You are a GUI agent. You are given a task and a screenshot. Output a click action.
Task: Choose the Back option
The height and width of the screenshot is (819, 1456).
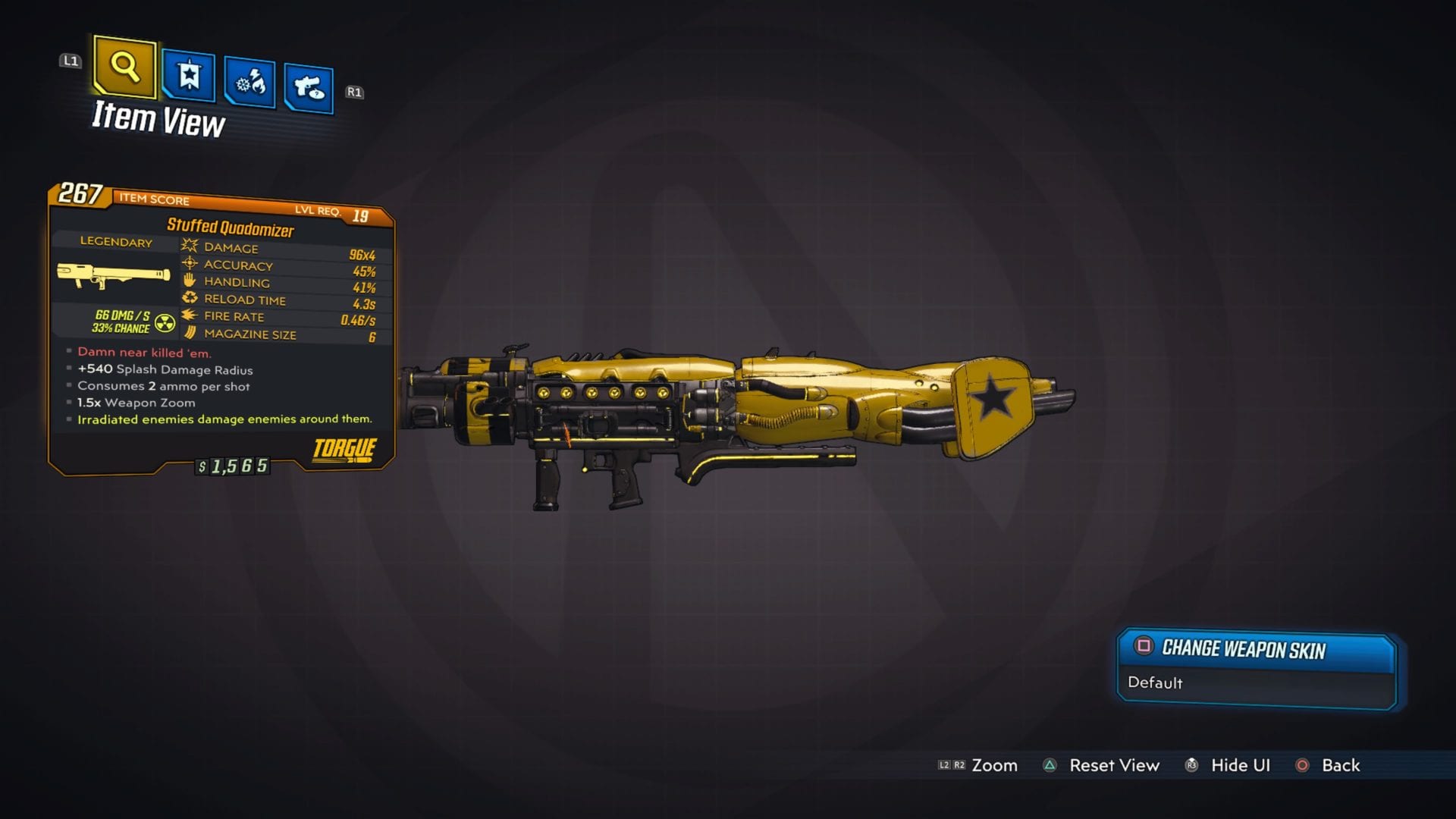(x=1340, y=766)
